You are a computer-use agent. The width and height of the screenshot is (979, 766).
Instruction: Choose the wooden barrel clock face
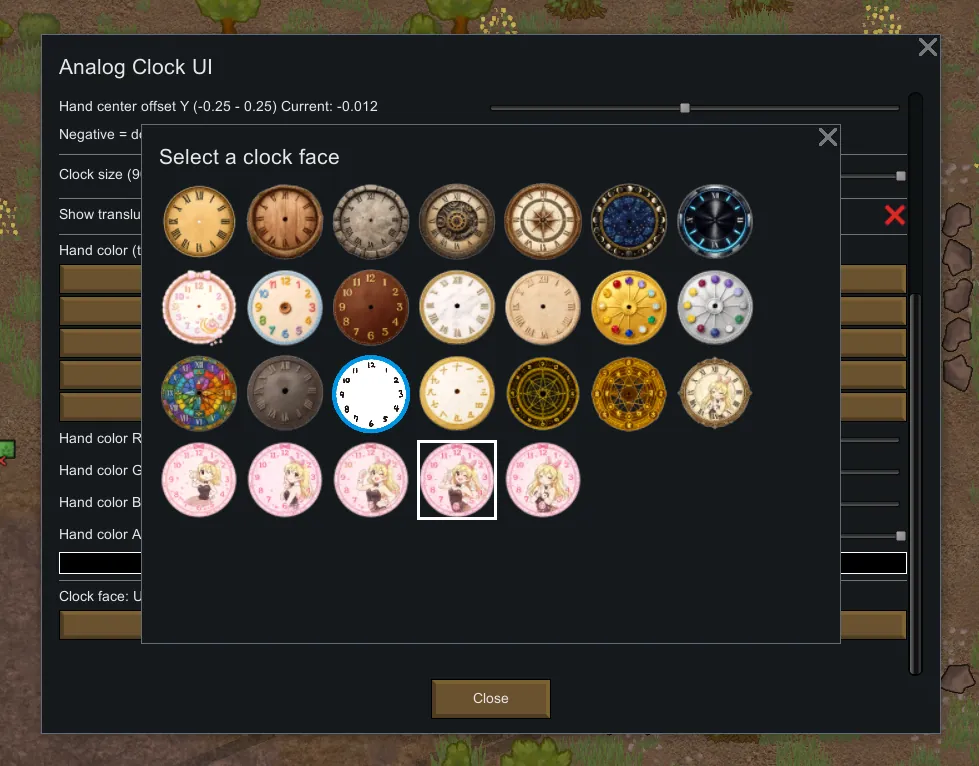[x=285, y=221]
